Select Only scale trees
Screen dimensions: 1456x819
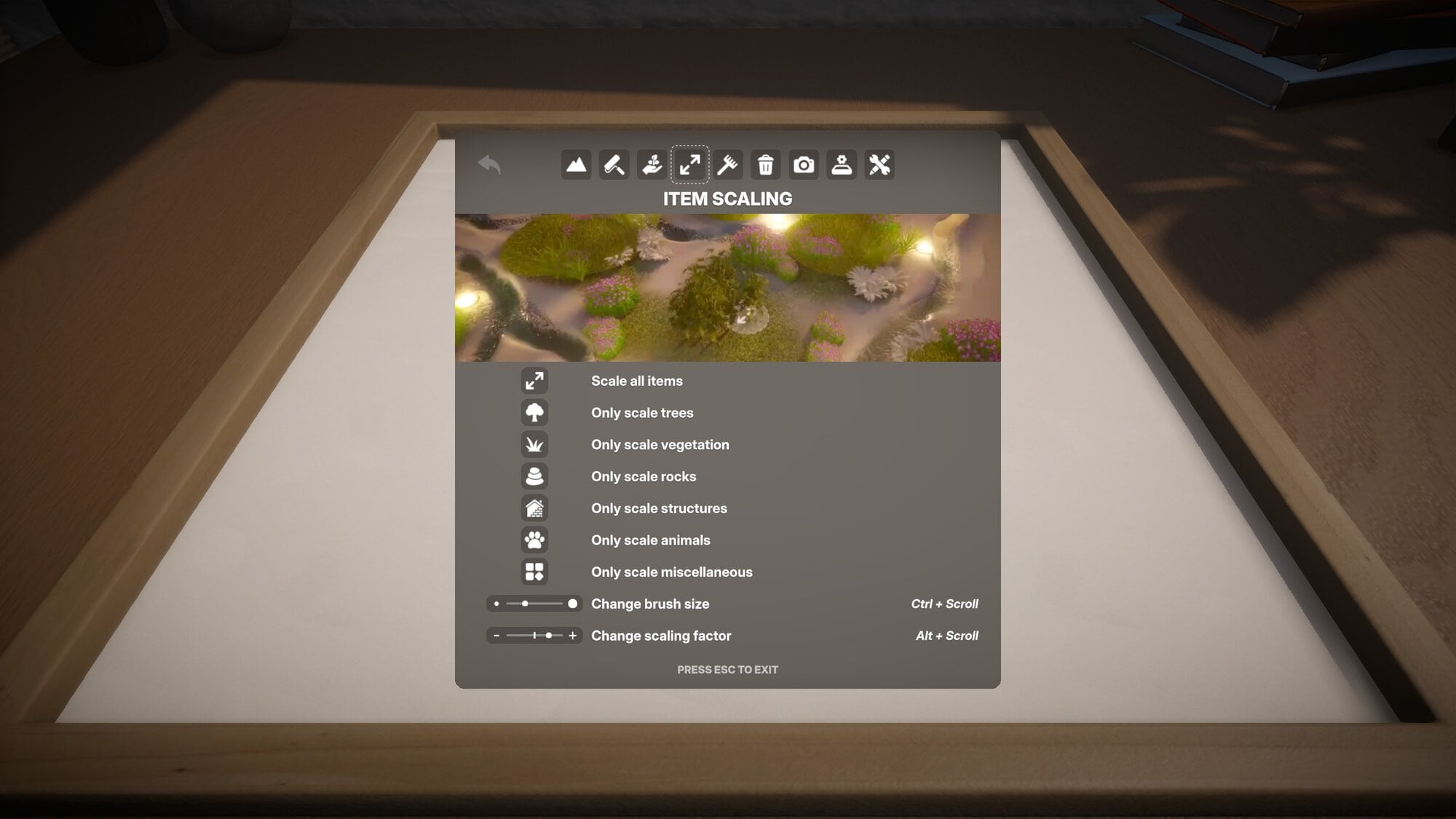534,413
